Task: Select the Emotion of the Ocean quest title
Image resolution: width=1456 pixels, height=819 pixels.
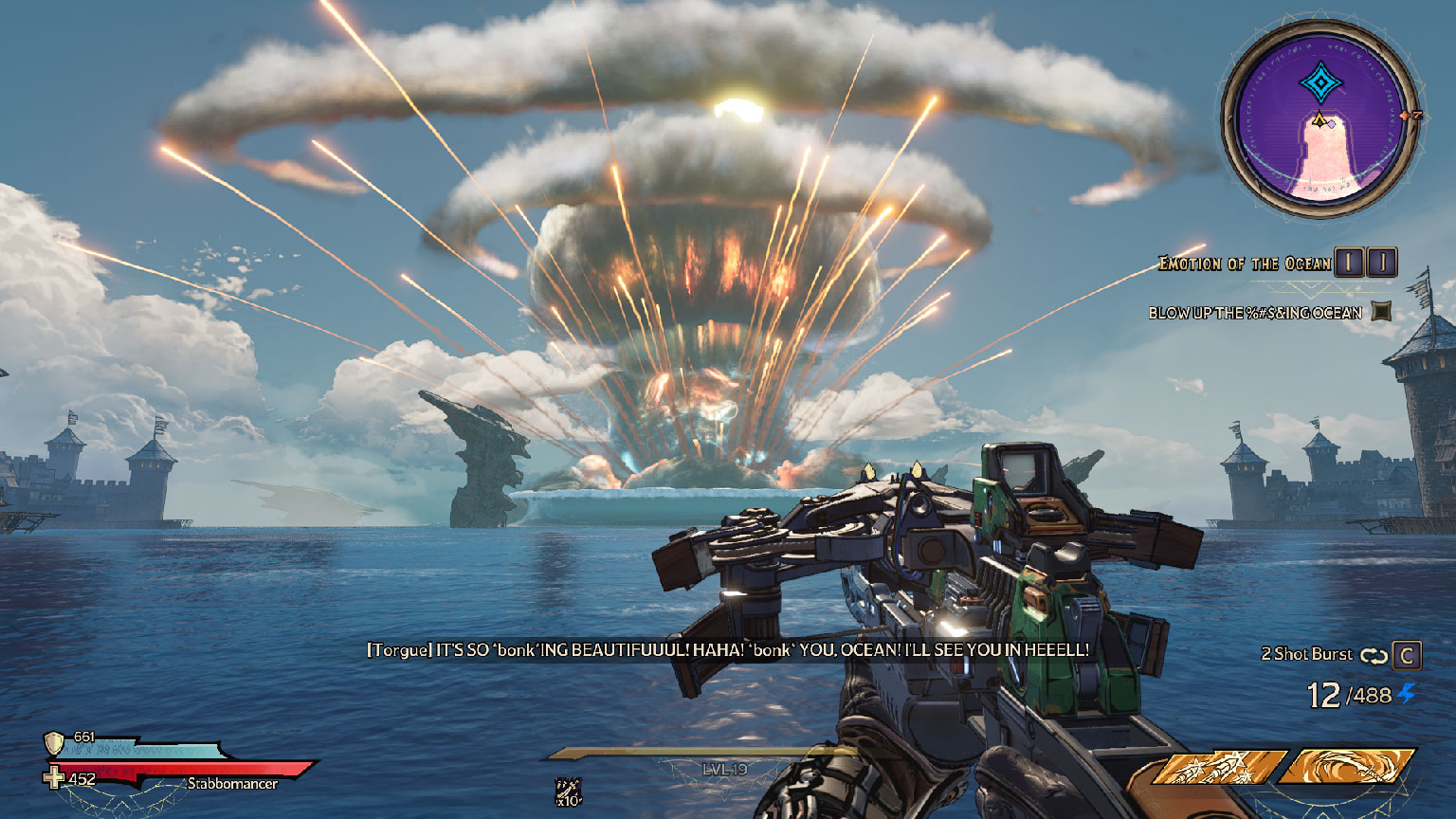Action: click(x=1245, y=264)
